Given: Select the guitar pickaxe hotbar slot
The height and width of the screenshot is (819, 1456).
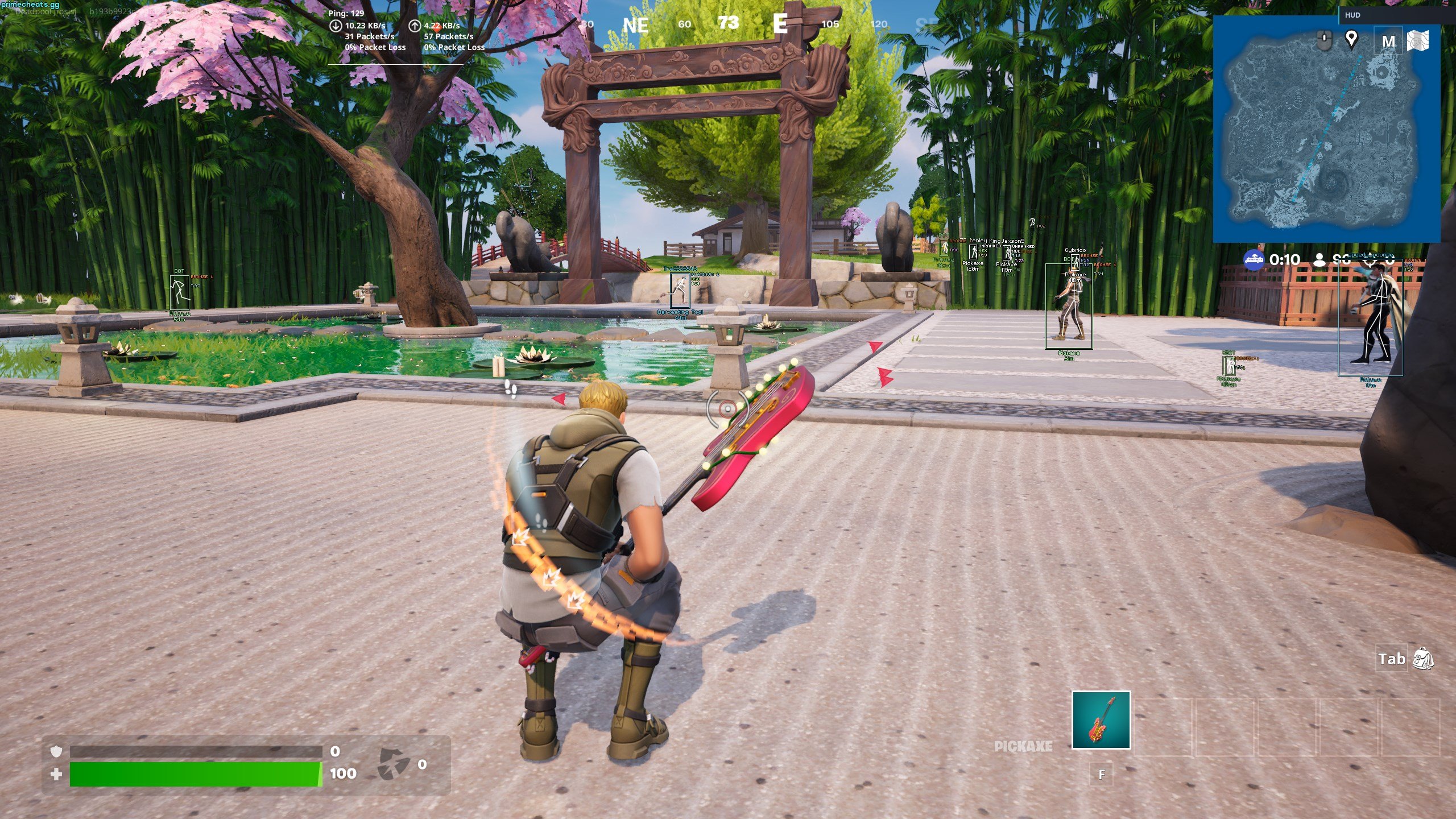Looking at the screenshot, I should pyautogui.click(x=1101, y=720).
